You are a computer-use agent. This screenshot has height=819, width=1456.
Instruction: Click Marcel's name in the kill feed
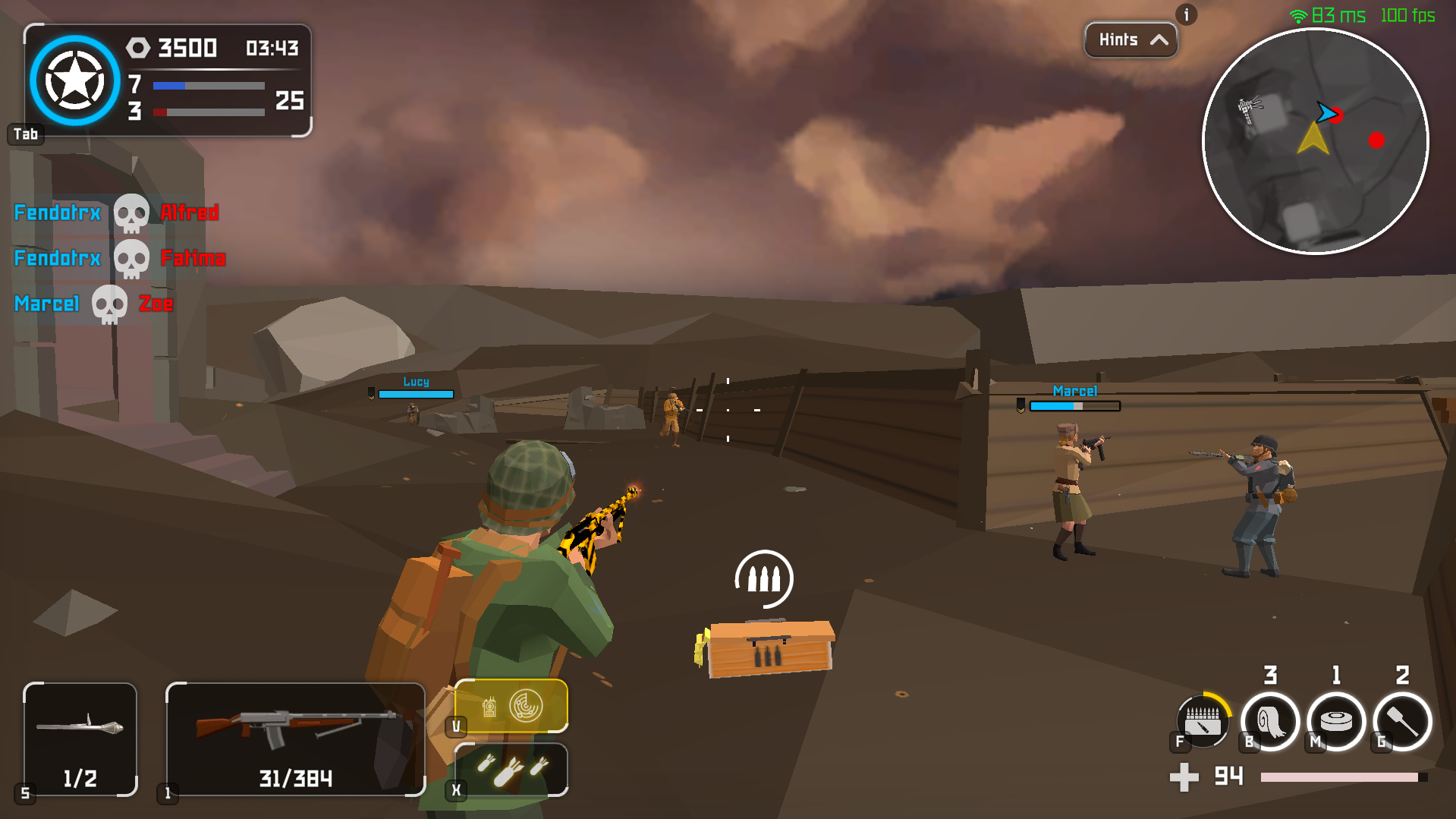coord(46,304)
